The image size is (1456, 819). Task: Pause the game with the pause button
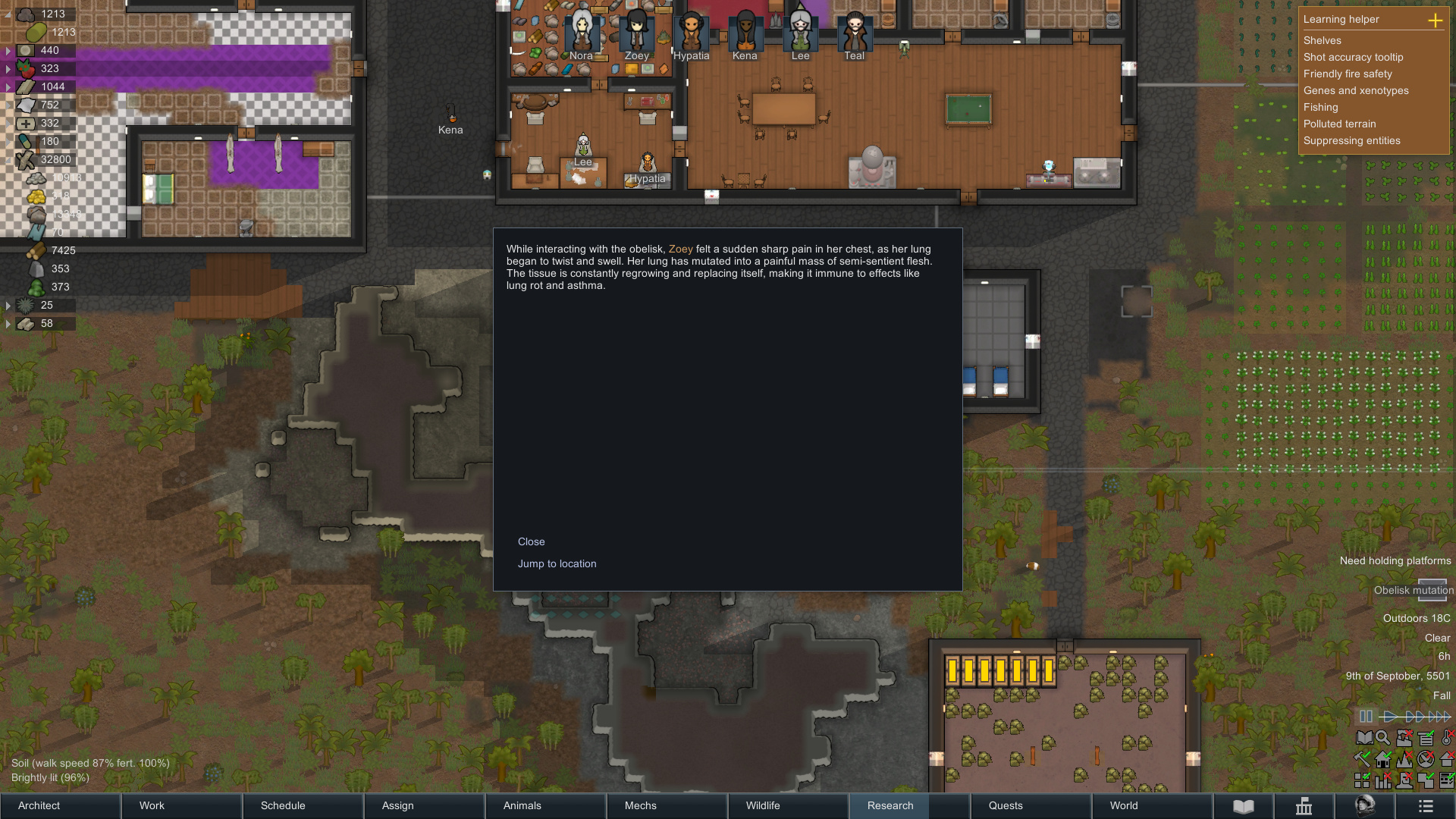(x=1365, y=716)
